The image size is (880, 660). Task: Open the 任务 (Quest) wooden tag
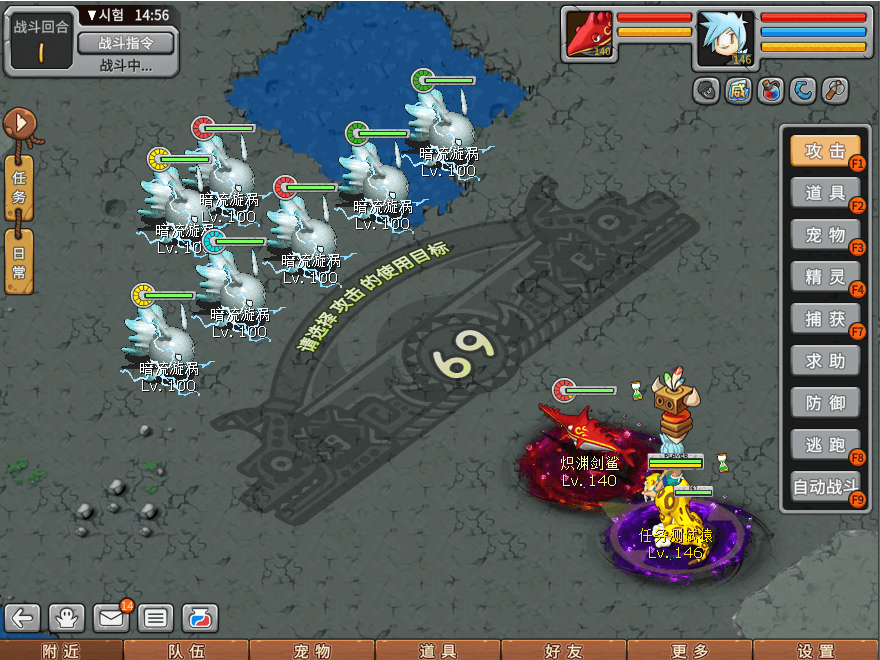pyautogui.click(x=19, y=185)
